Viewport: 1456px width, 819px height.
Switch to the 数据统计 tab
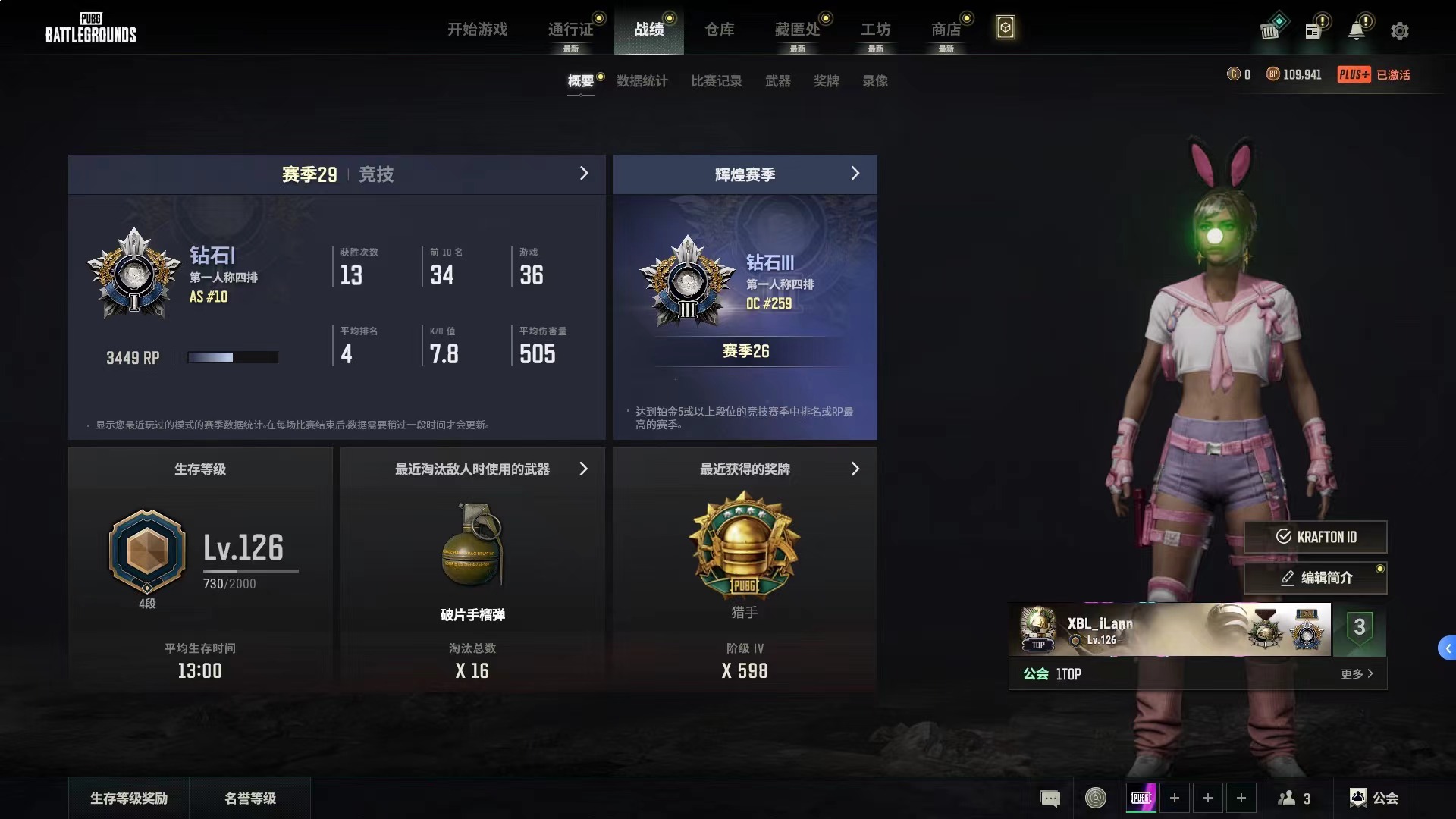(x=642, y=81)
